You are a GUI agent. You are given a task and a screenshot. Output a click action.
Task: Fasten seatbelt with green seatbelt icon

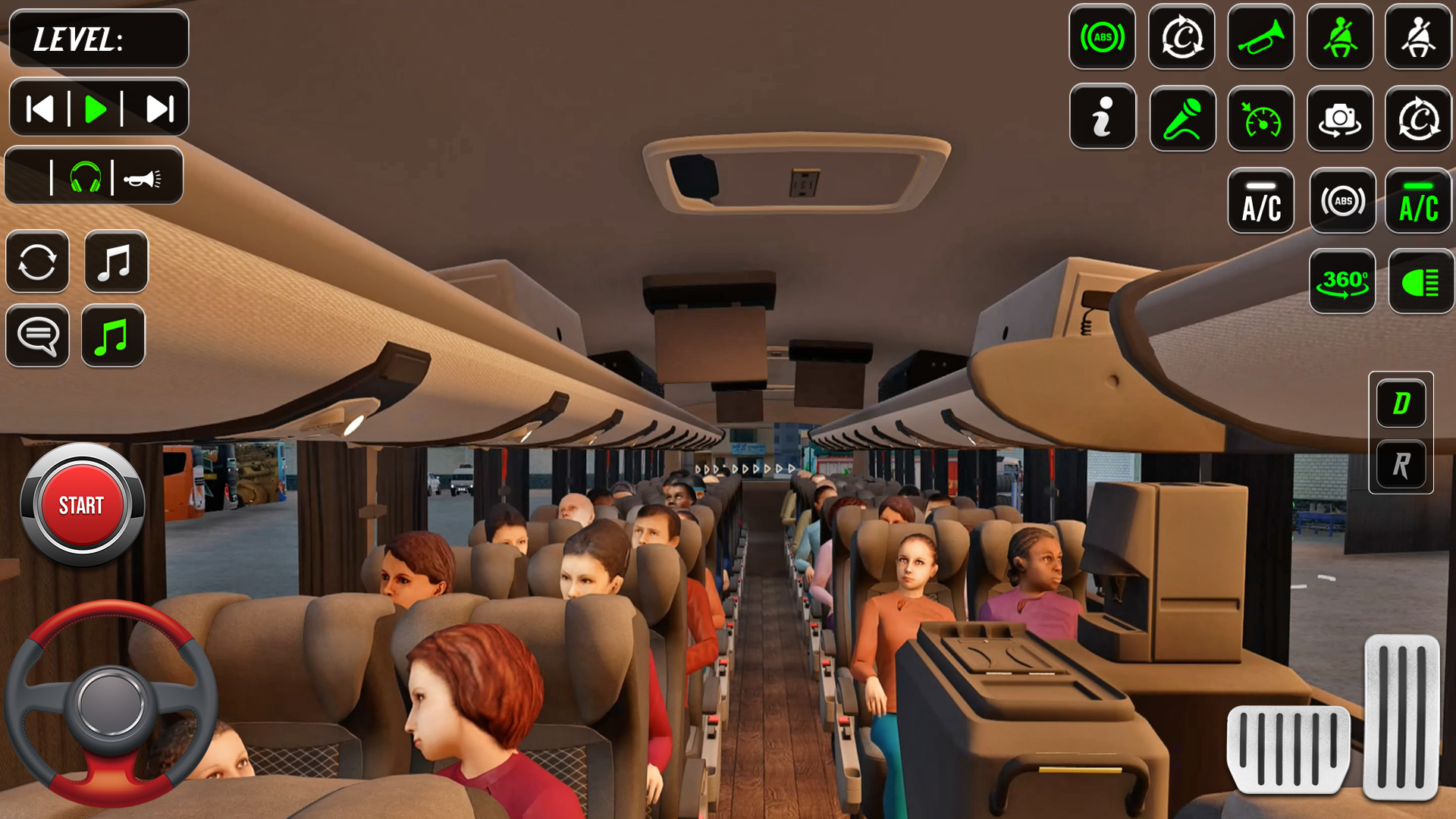click(x=1339, y=38)
